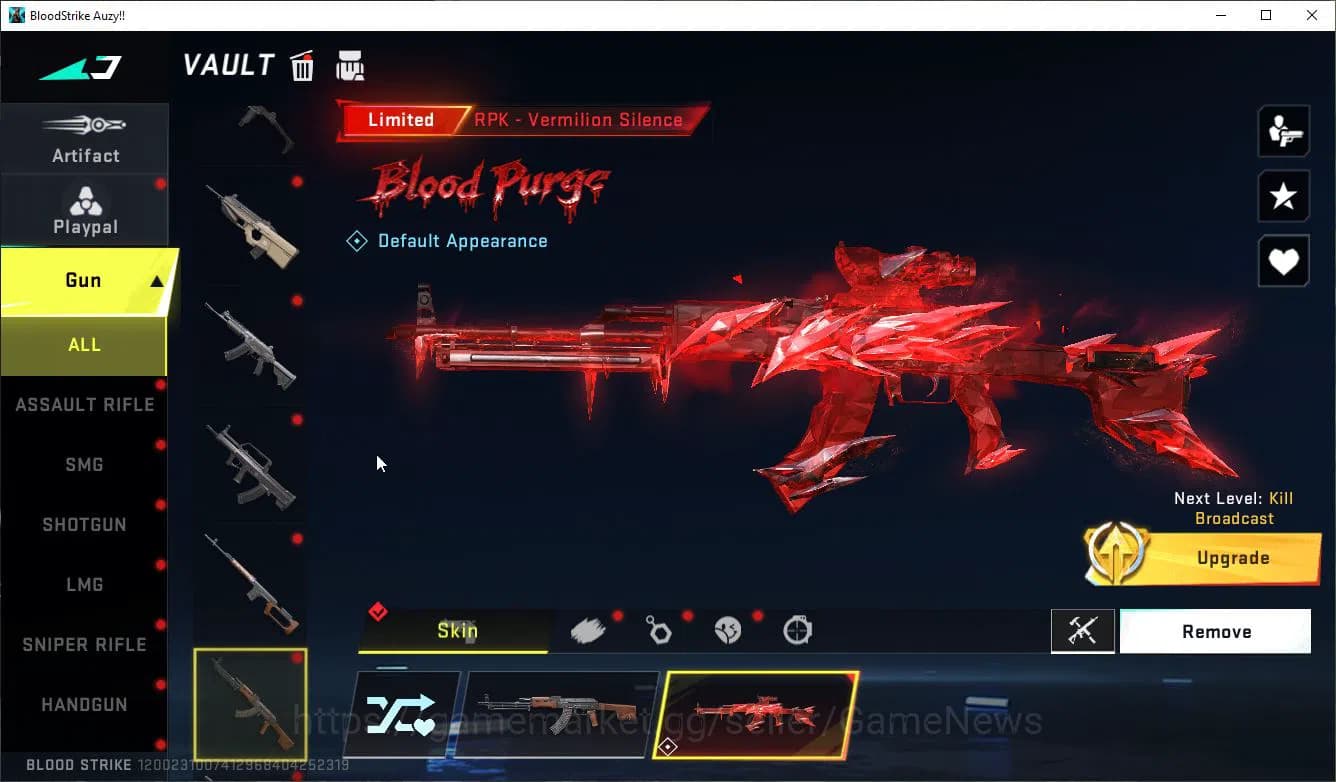Select the sticker customization icon
The width and height of the screenshot is (1336, 782).
(727, 629)
